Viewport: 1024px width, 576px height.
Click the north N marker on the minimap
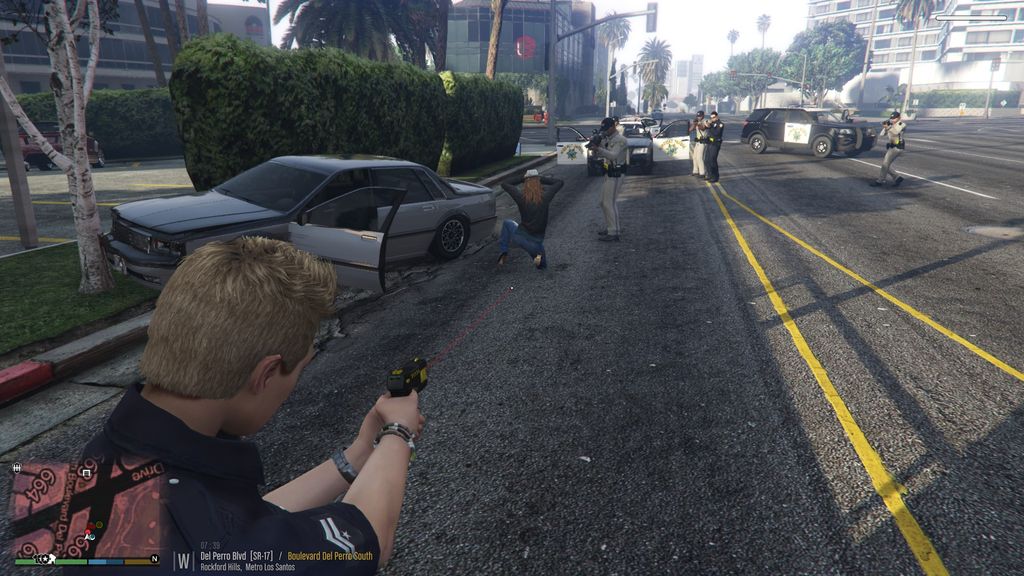153,559
